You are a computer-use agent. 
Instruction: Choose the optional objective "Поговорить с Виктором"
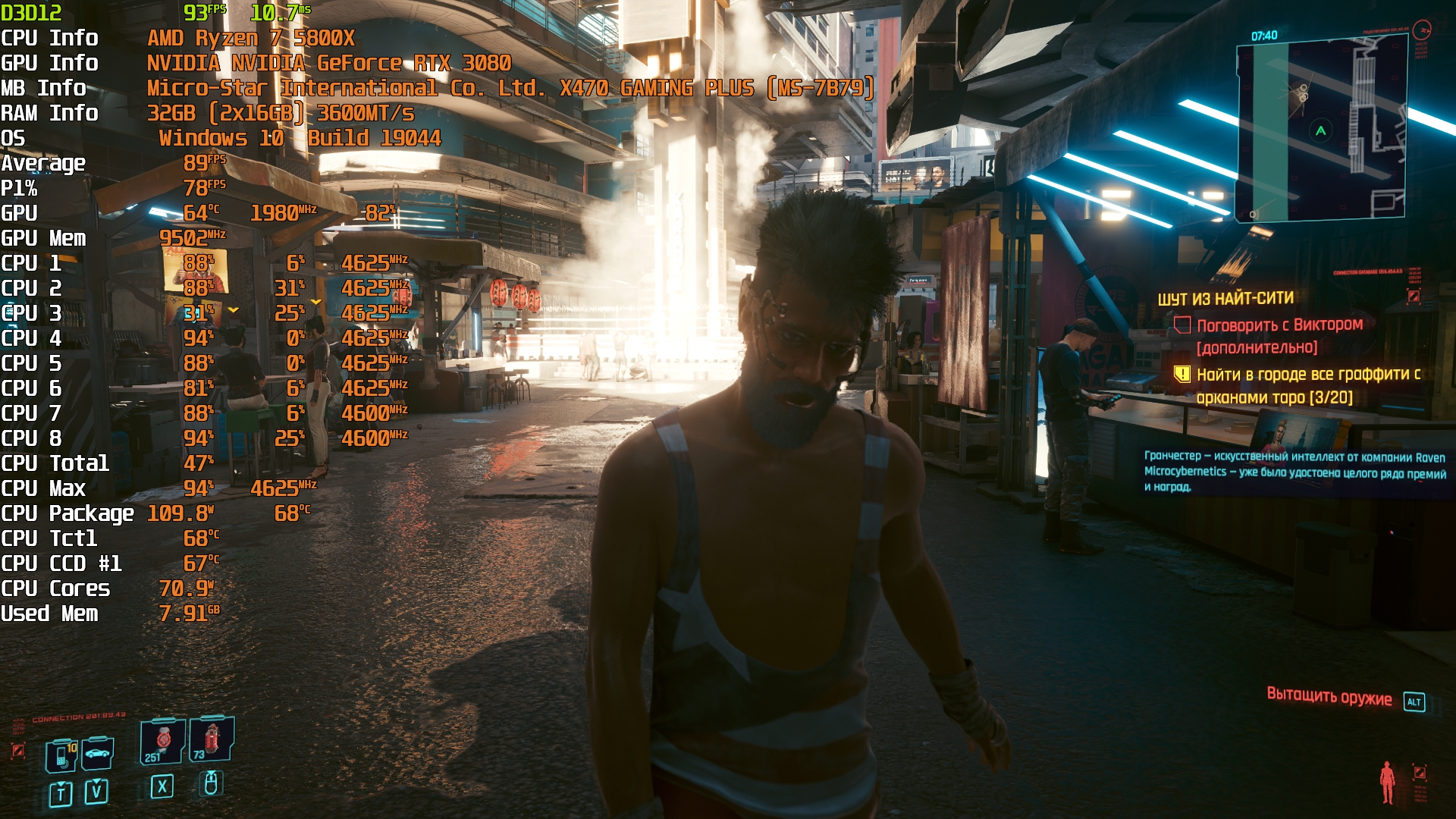1279,325
